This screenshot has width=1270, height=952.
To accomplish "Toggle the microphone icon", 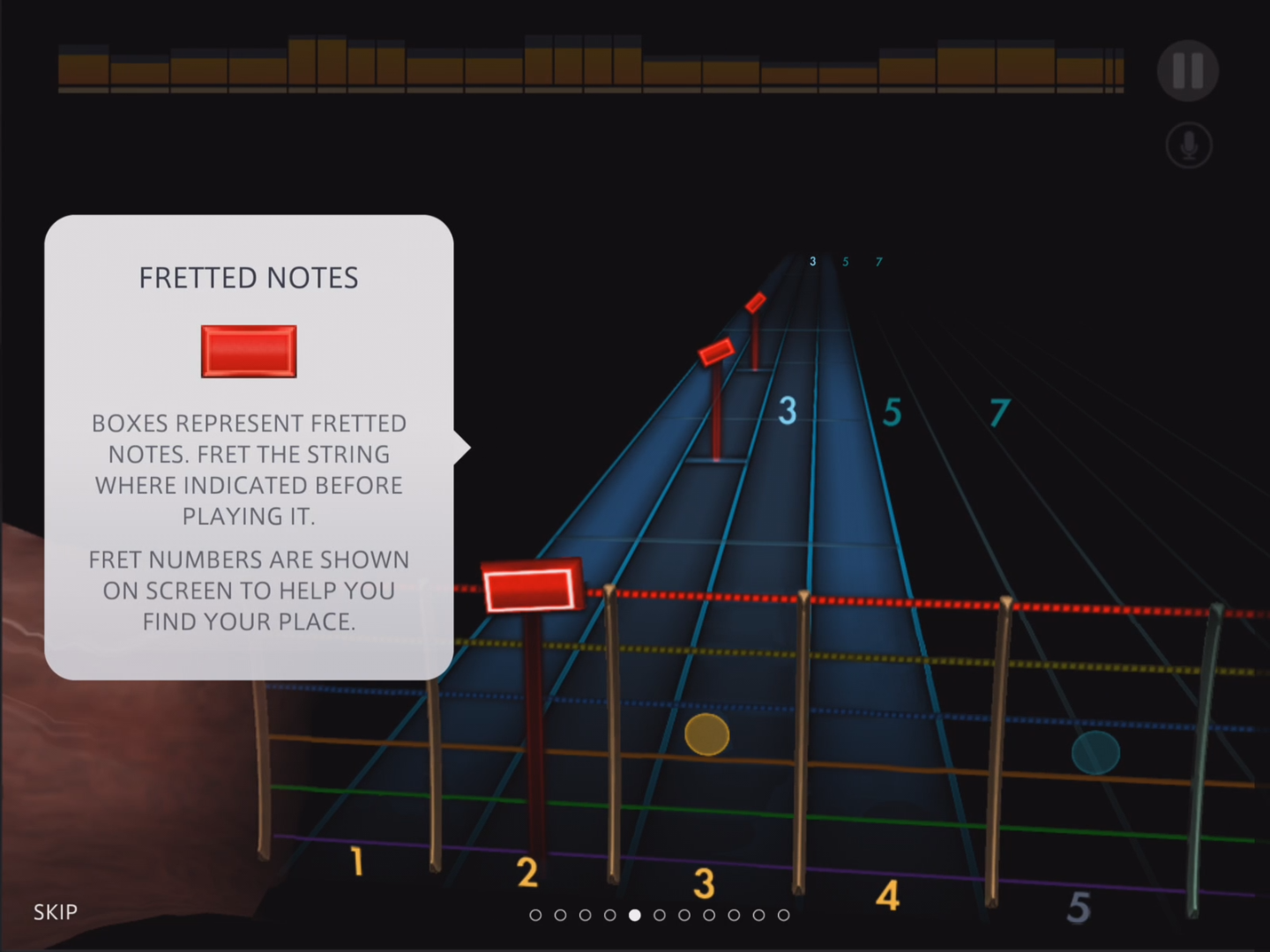I will point(1188,145).
